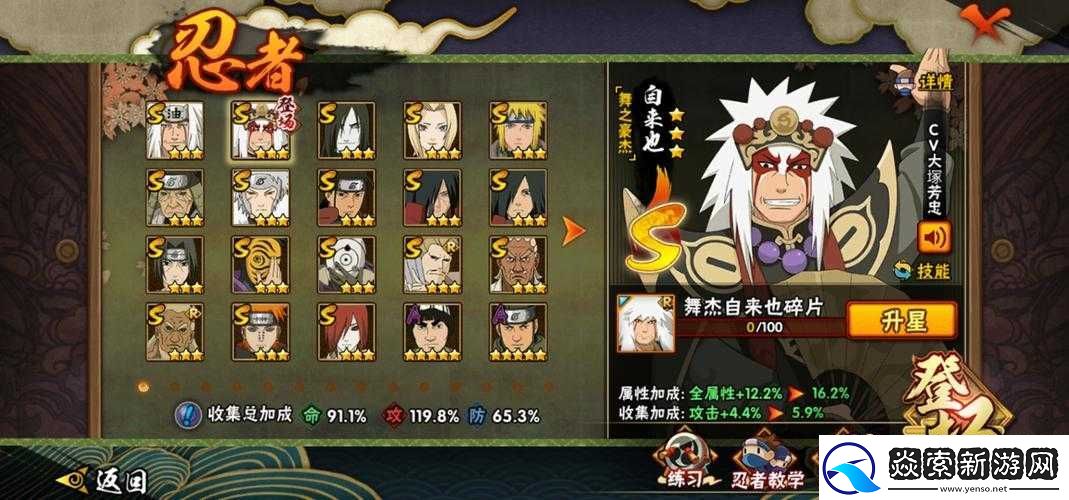The image size is (1069, 500).
Task: Choose the orange spiral mask Tobi portrait
Action: point(261,264)
